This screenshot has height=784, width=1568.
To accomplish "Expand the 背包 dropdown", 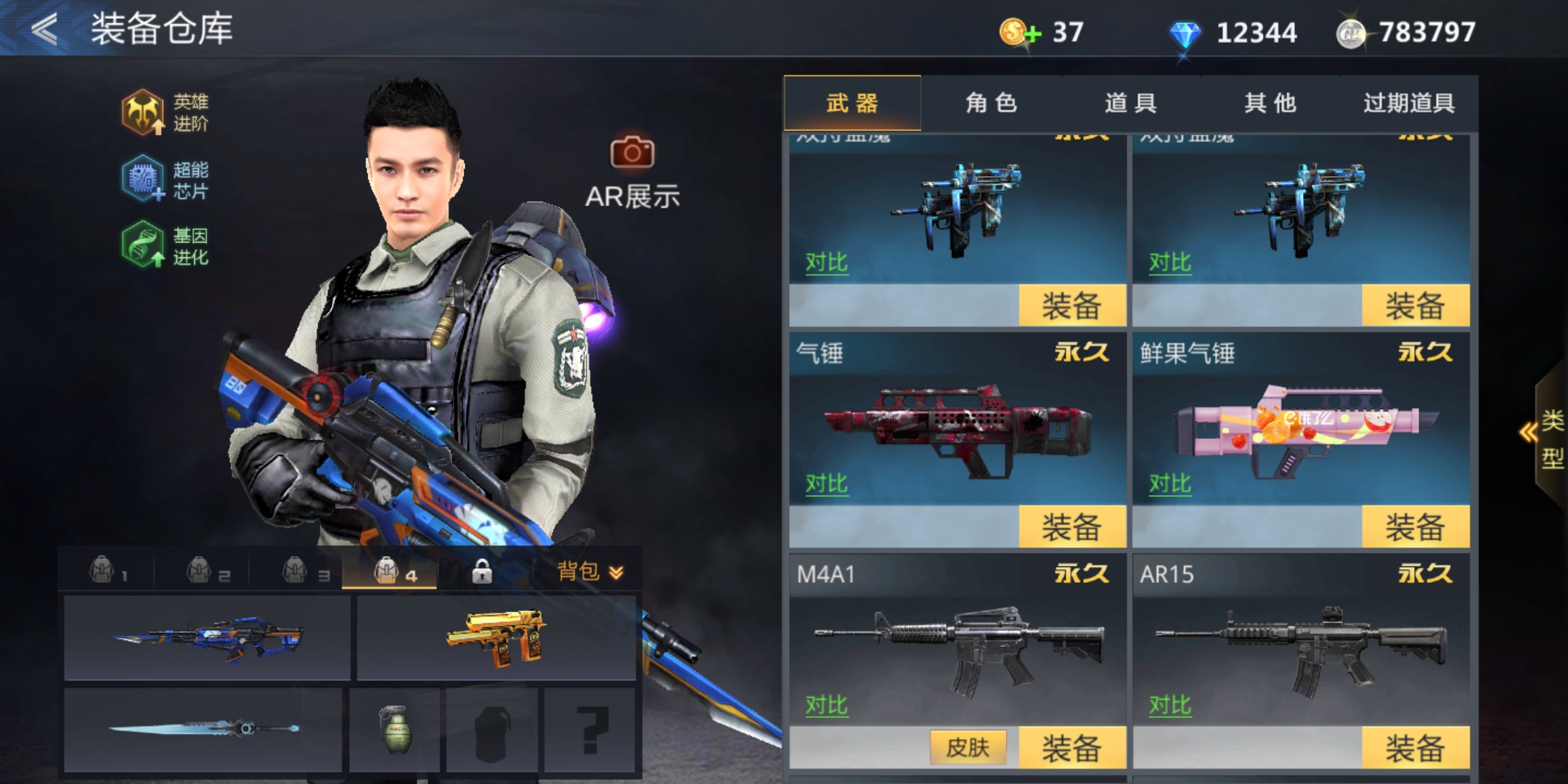I will [x=590, y=572].
